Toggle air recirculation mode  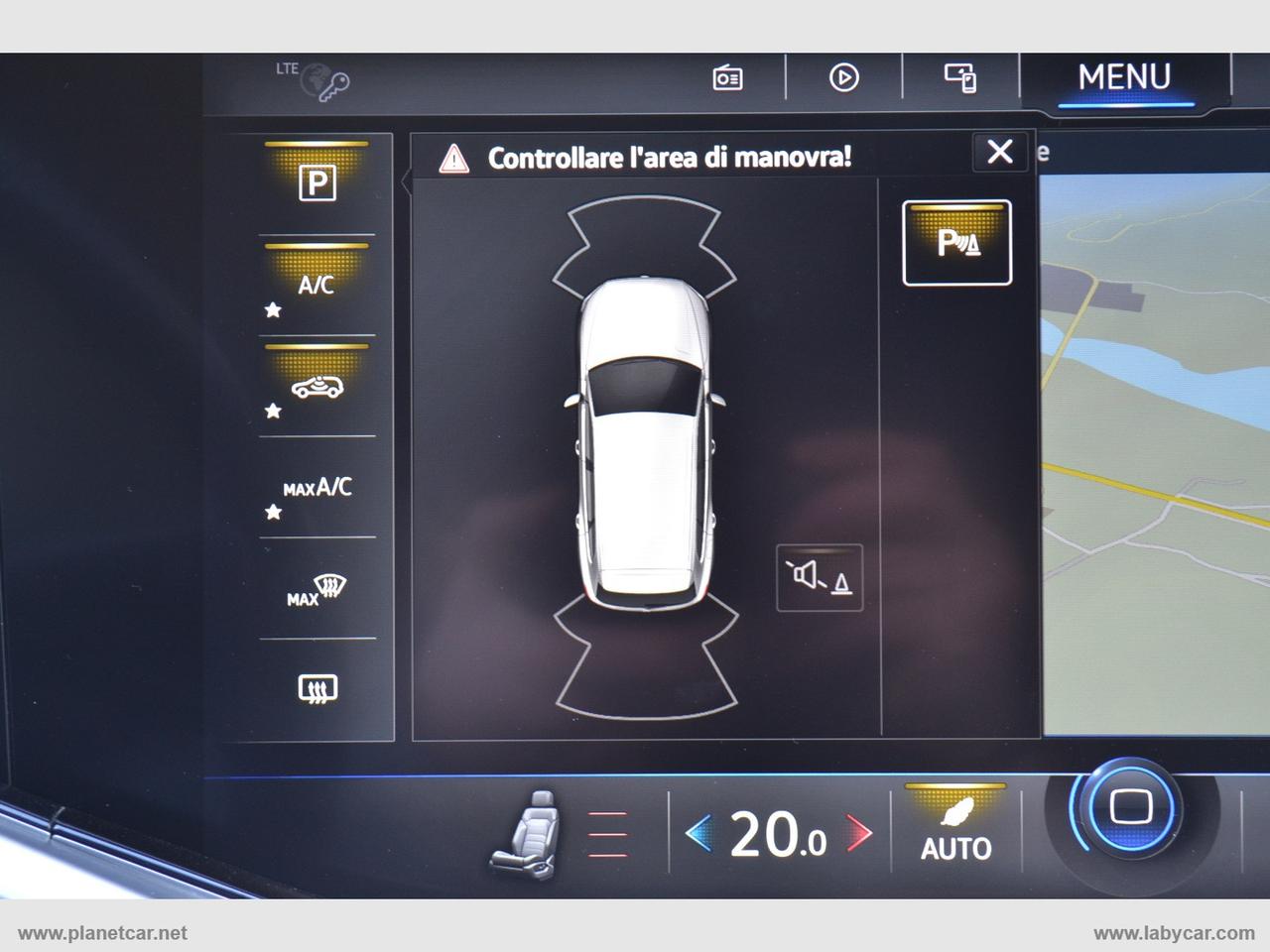316,385
